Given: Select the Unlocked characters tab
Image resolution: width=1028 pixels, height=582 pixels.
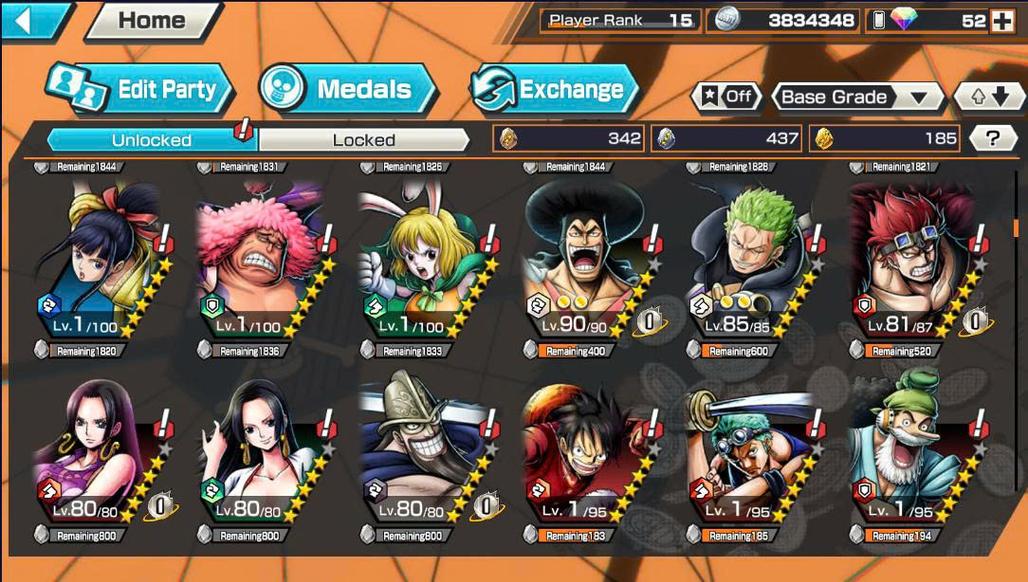Looking at the screenshot, I should (x=151, y=140).
